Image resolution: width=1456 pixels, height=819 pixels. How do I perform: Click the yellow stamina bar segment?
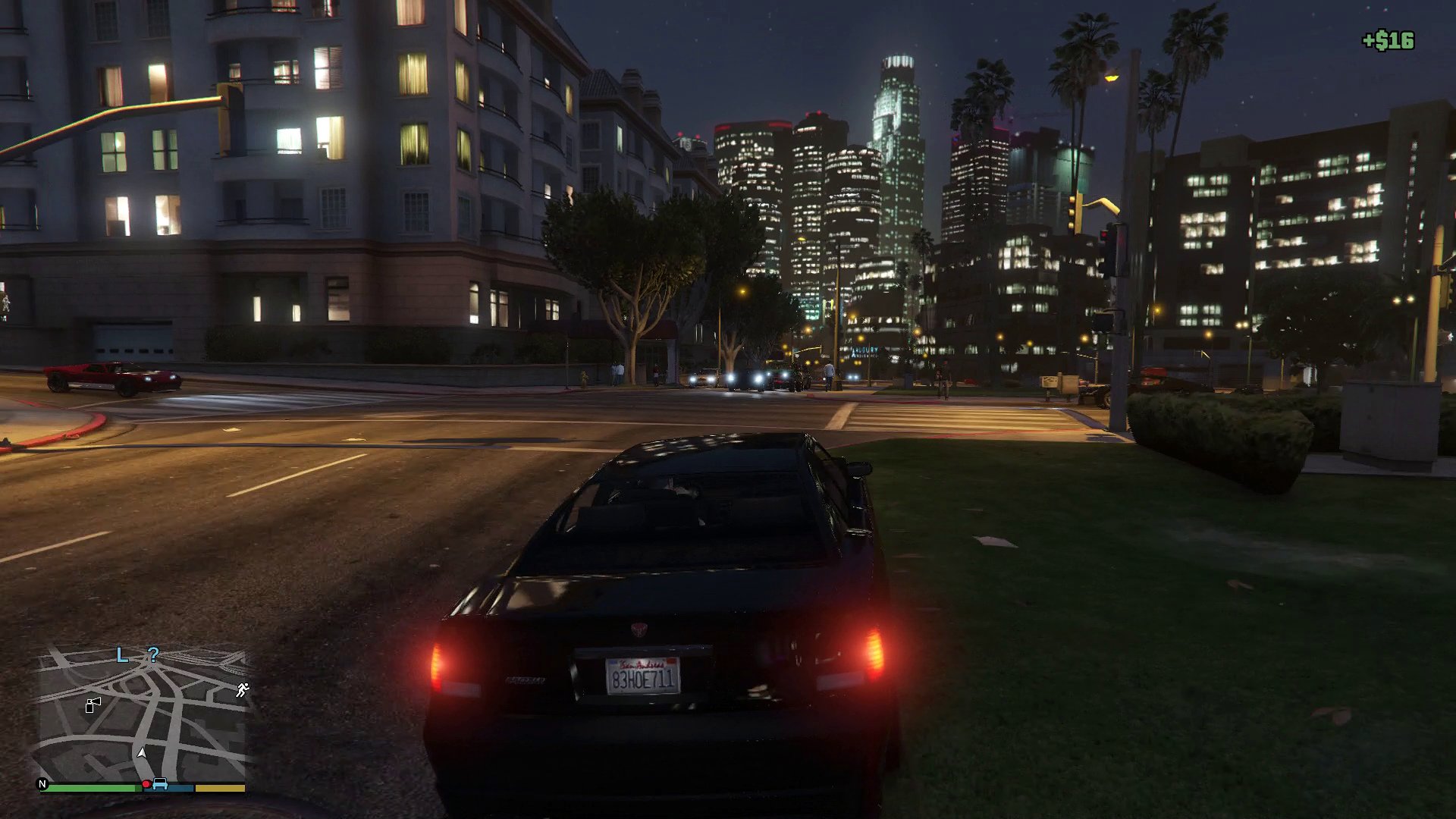click(218, 787)
